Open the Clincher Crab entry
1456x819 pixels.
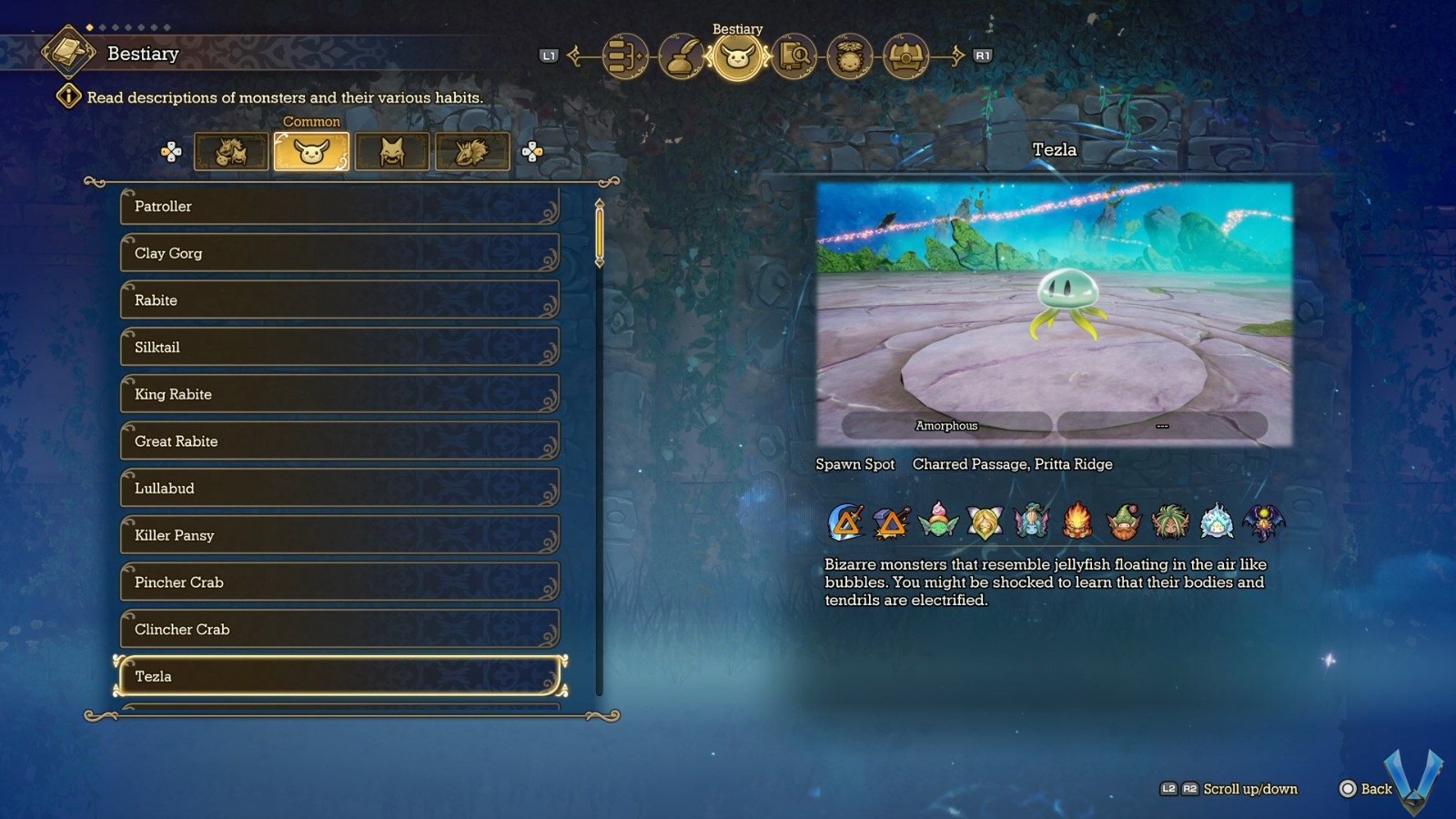pos(339,629)
